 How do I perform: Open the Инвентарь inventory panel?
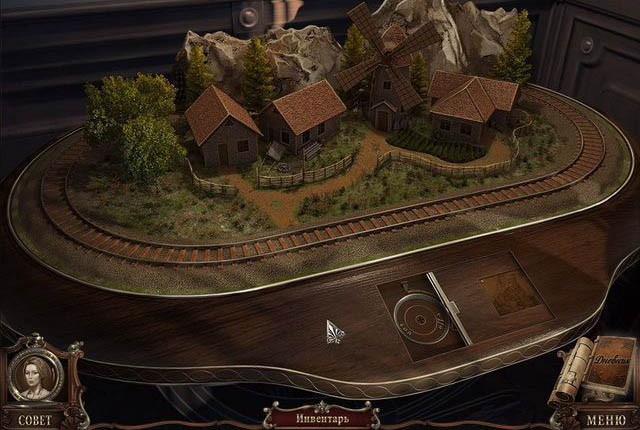(x=319, y=415)
